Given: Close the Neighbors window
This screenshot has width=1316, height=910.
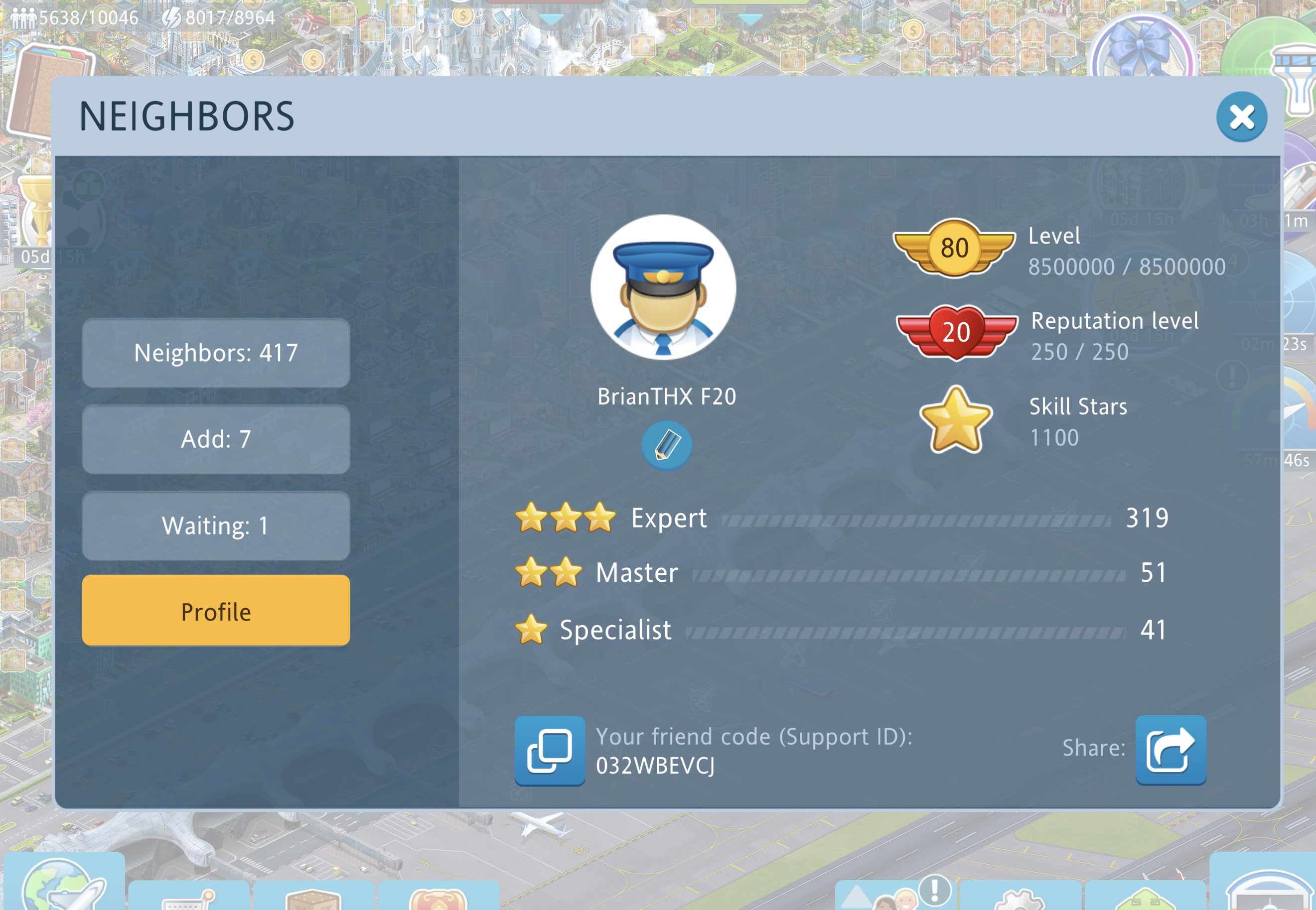Looking at the screenshot, I should coord(1241,118).
